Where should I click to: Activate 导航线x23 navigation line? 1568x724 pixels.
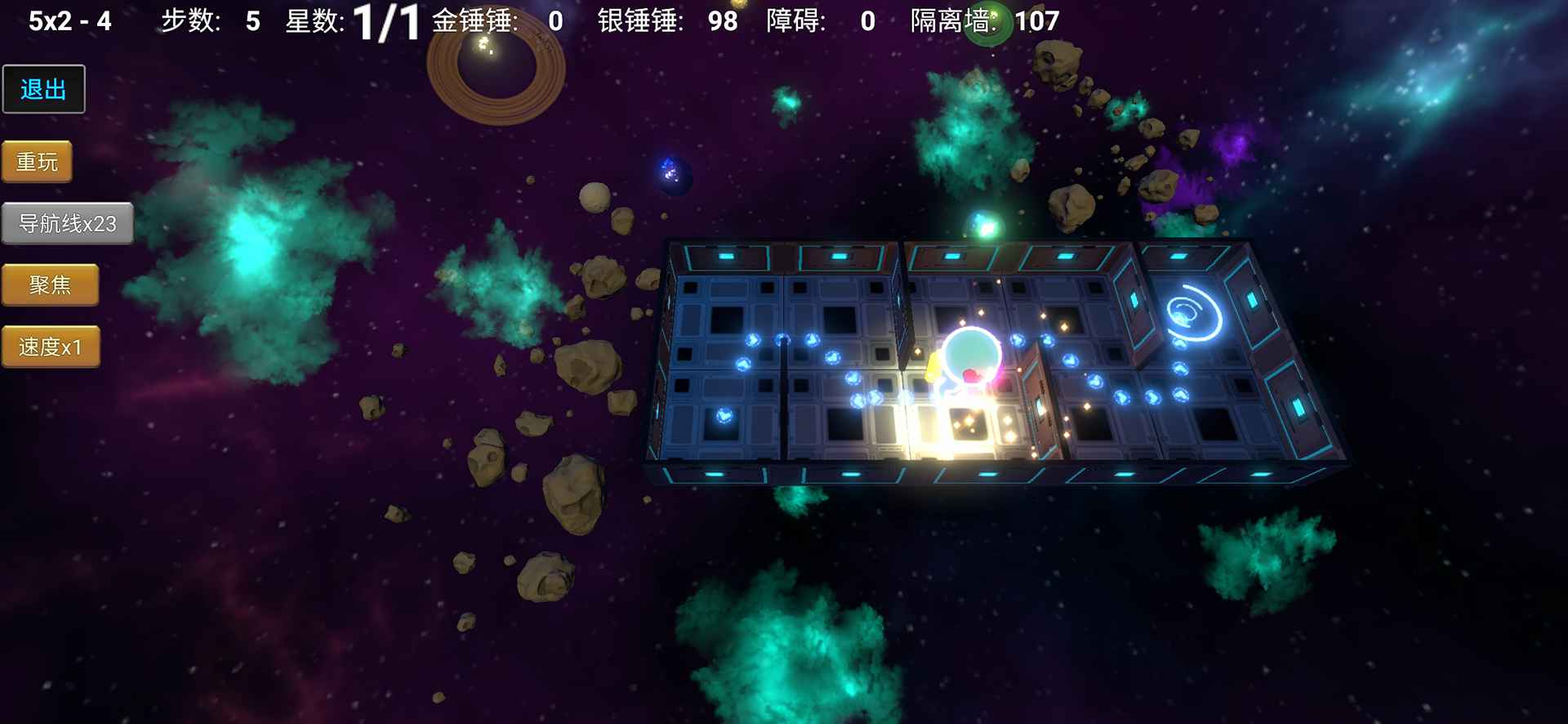[69, 221]
